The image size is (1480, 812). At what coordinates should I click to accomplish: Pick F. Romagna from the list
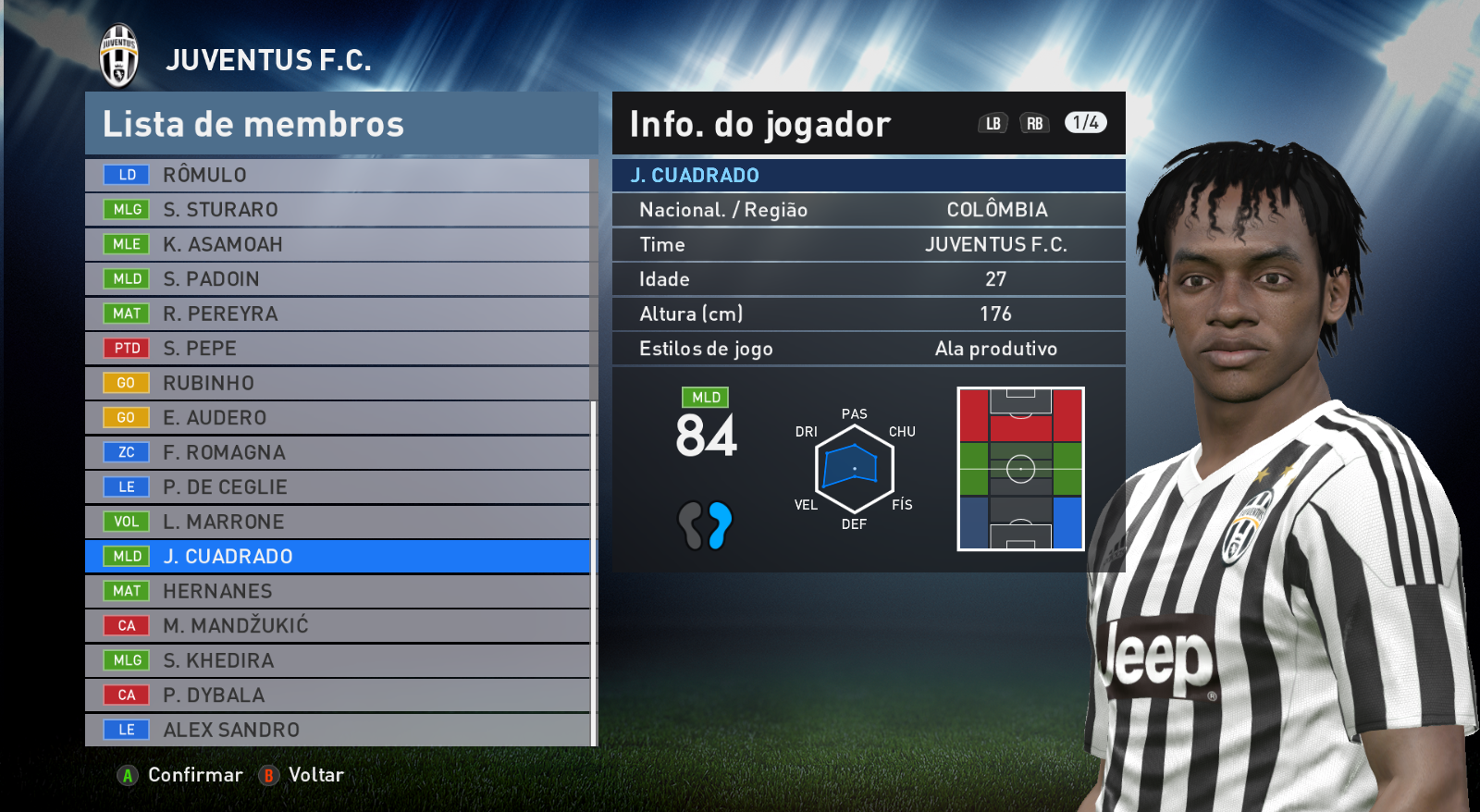pyautogui.click(x=338, y=452)
